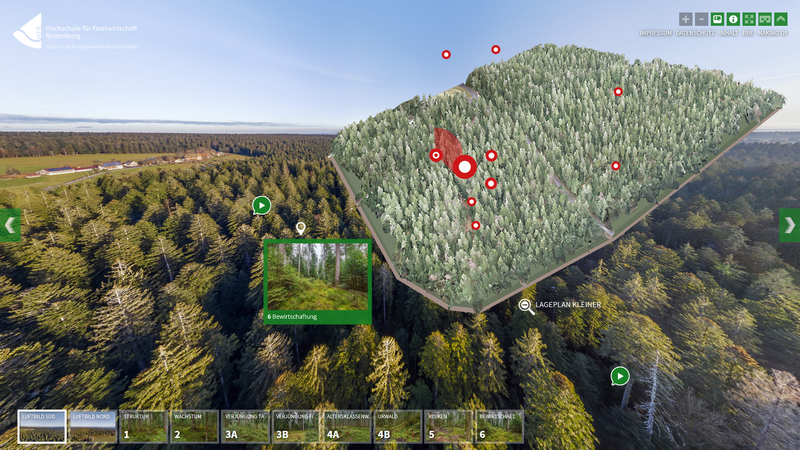Toggle the thumbnail gallery icon
Screen dimensions: 800x450
point(717,19)
